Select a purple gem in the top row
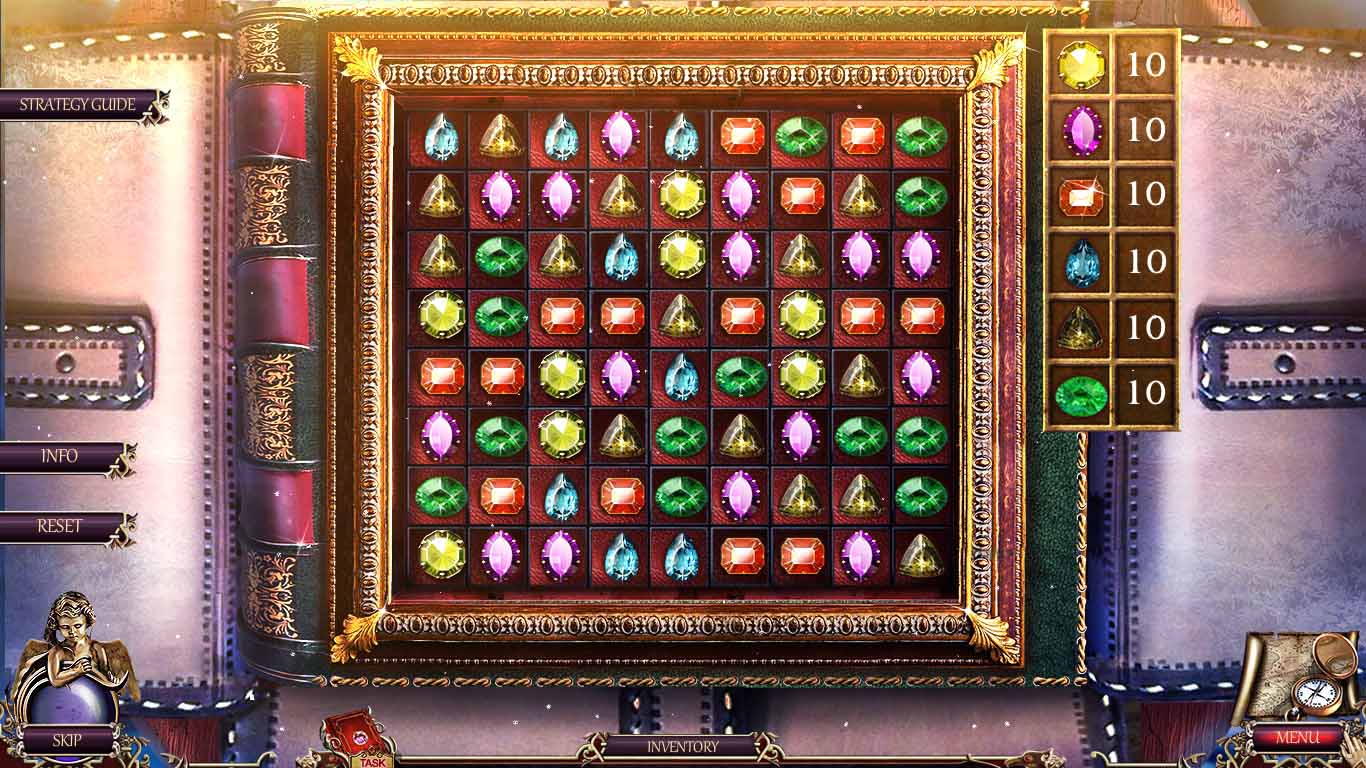The width and height of the screenshot is (1366, 768). pos(618,137)
